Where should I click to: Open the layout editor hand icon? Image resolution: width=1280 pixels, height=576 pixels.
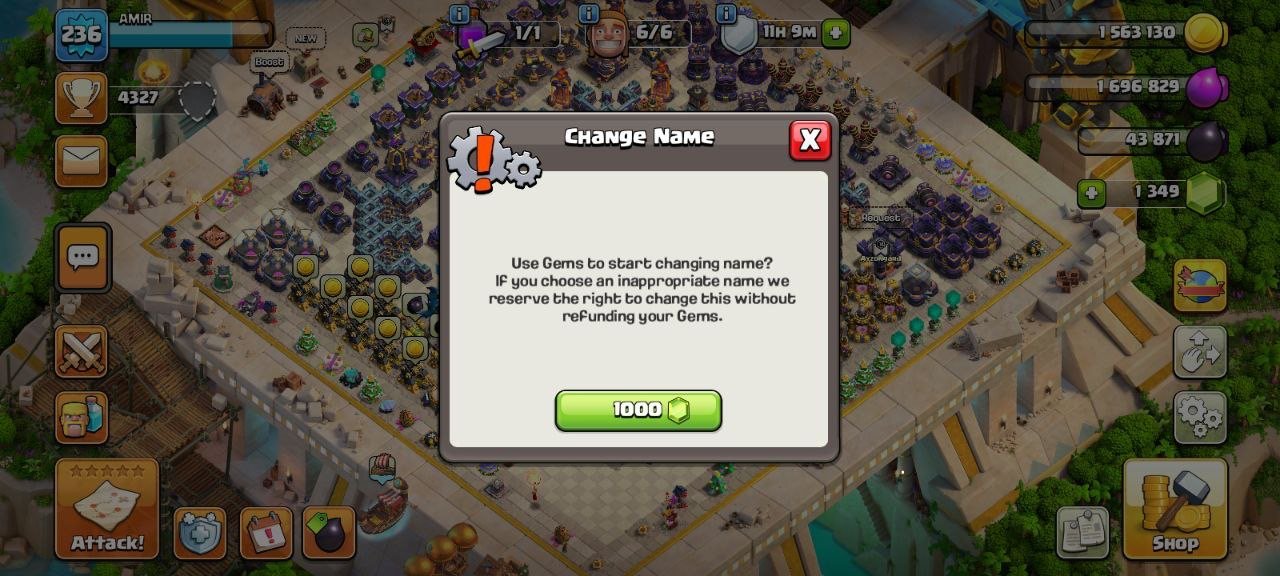pyautogui.click(x=1199, y=351)
